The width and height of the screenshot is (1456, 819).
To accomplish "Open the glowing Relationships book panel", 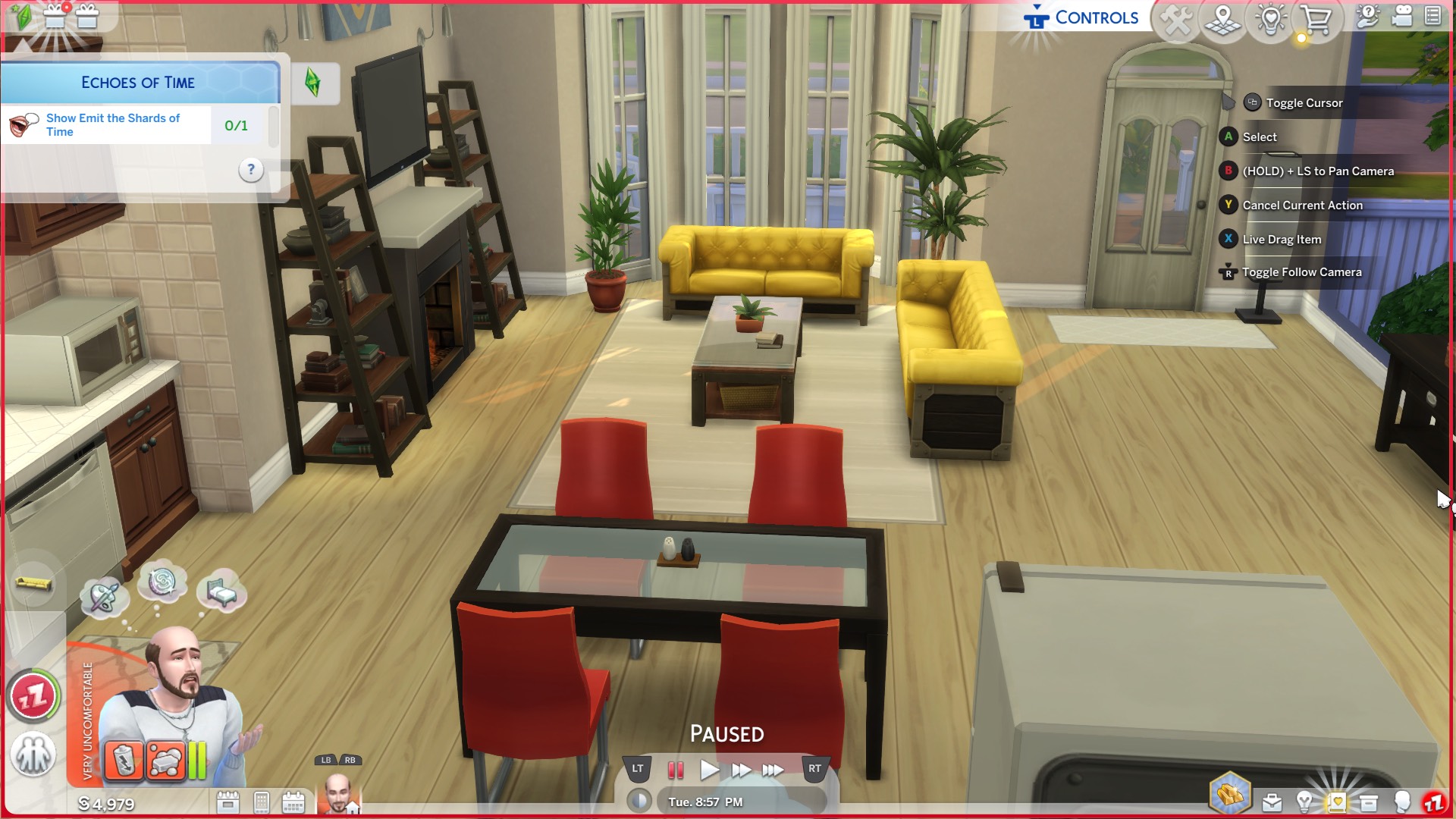I will coord(1337,802).
